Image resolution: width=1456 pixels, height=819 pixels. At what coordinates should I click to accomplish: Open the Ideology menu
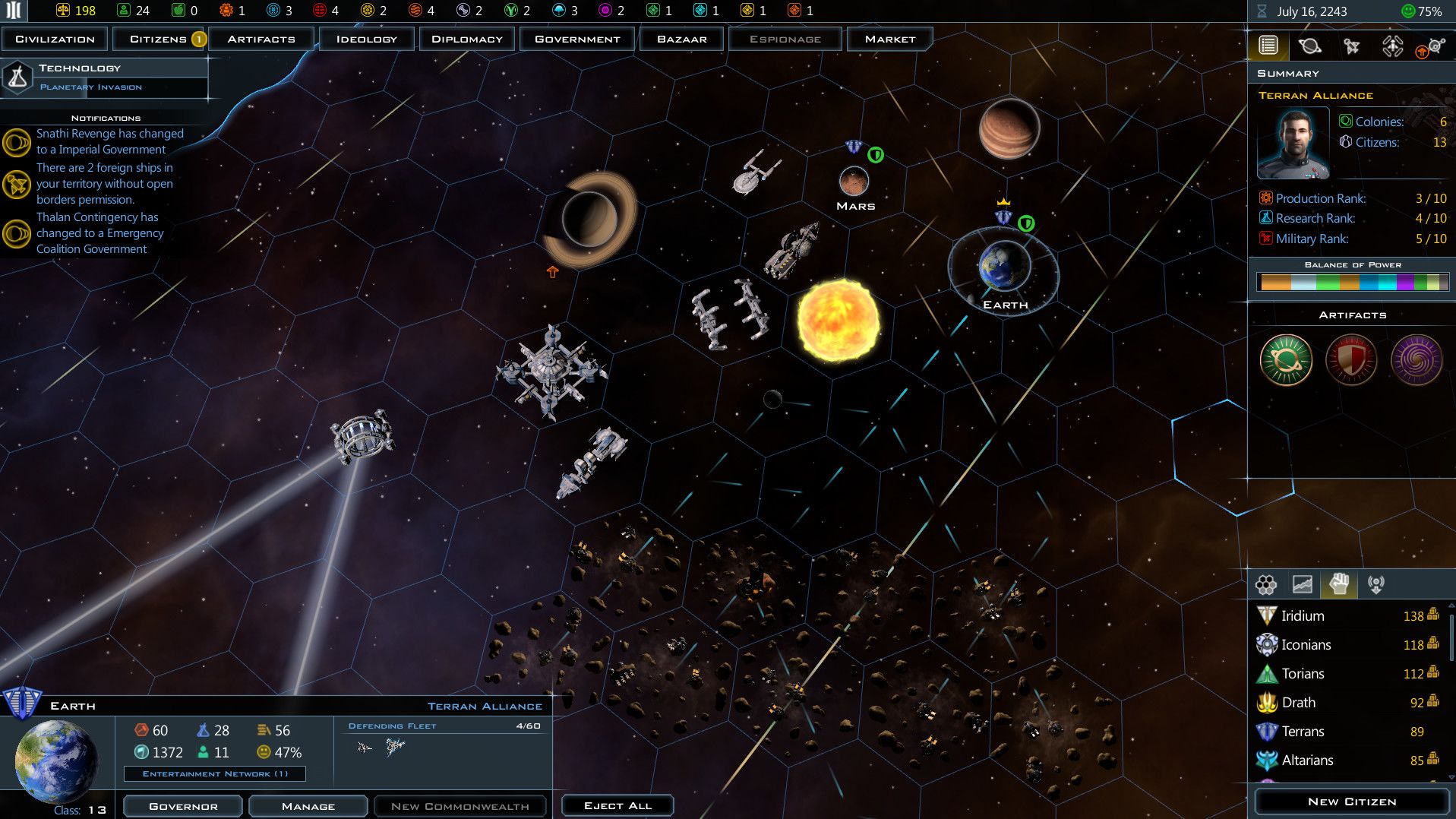(366, 39)
